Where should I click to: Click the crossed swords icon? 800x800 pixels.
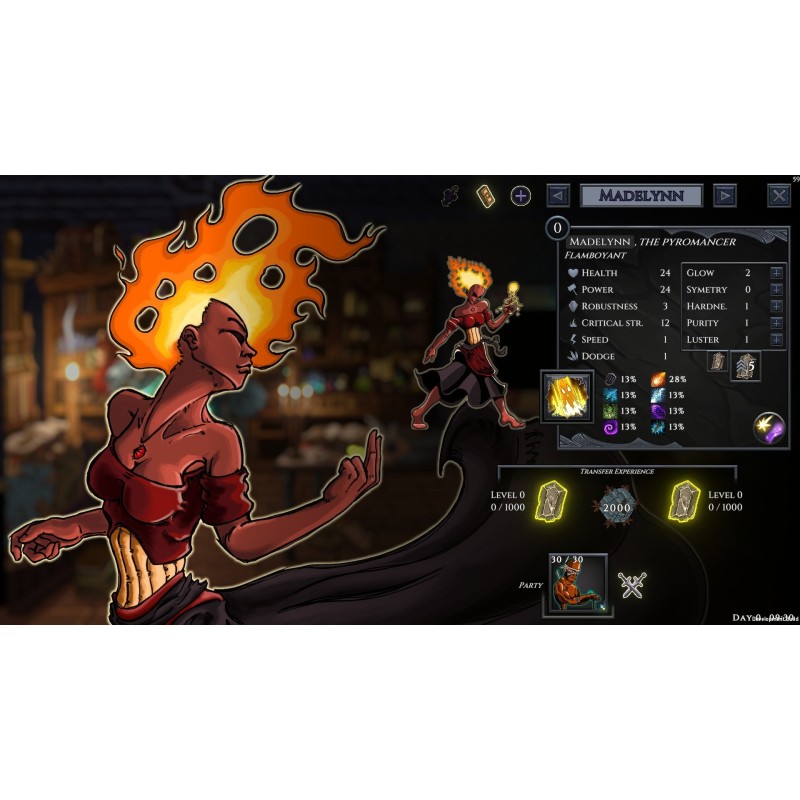(632, 585)
